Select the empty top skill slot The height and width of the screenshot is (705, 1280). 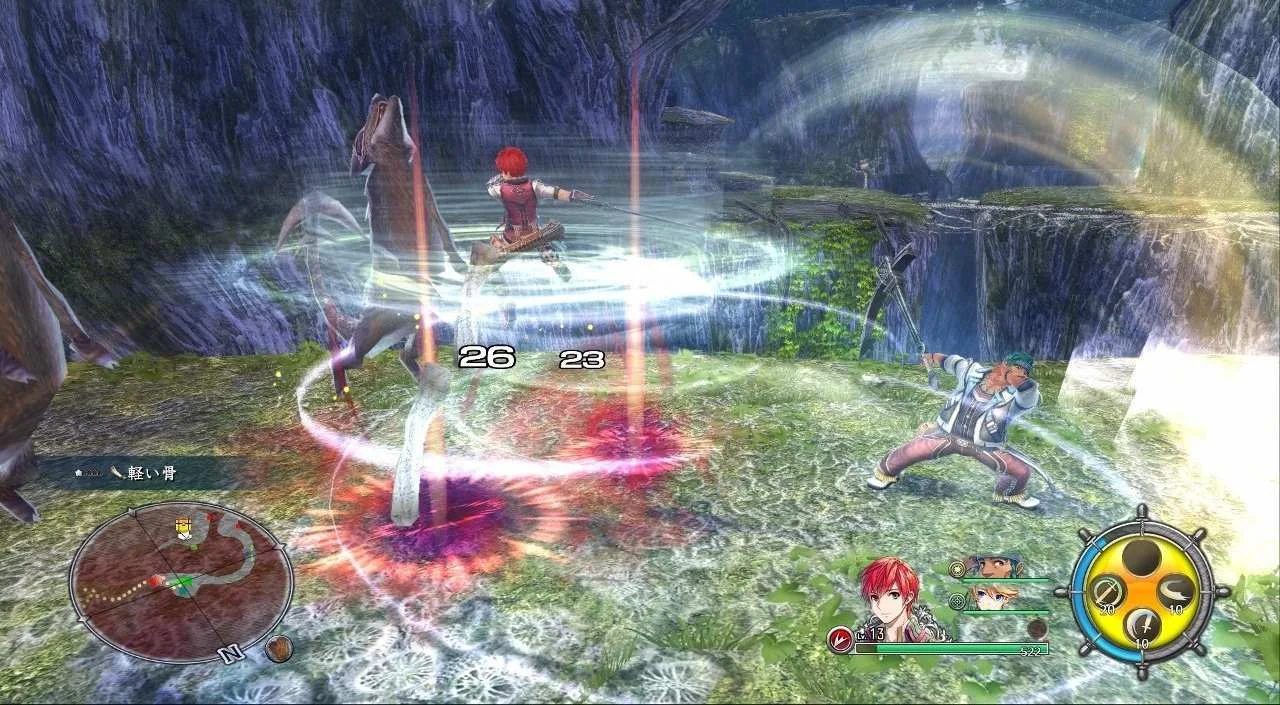pyautogui.click(x=1141, y=556)
